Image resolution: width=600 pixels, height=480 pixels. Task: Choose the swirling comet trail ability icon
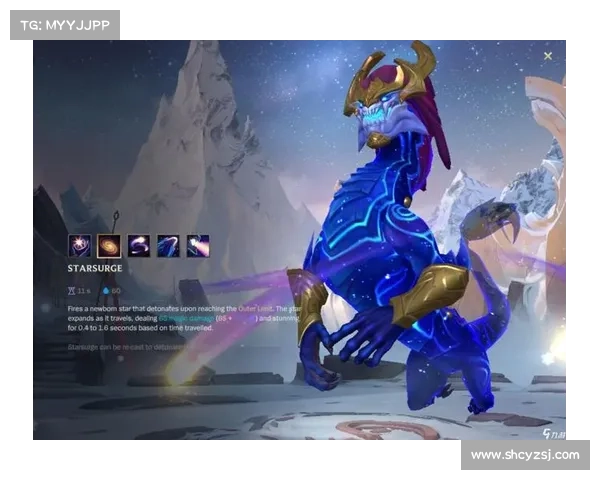(139, 245)
